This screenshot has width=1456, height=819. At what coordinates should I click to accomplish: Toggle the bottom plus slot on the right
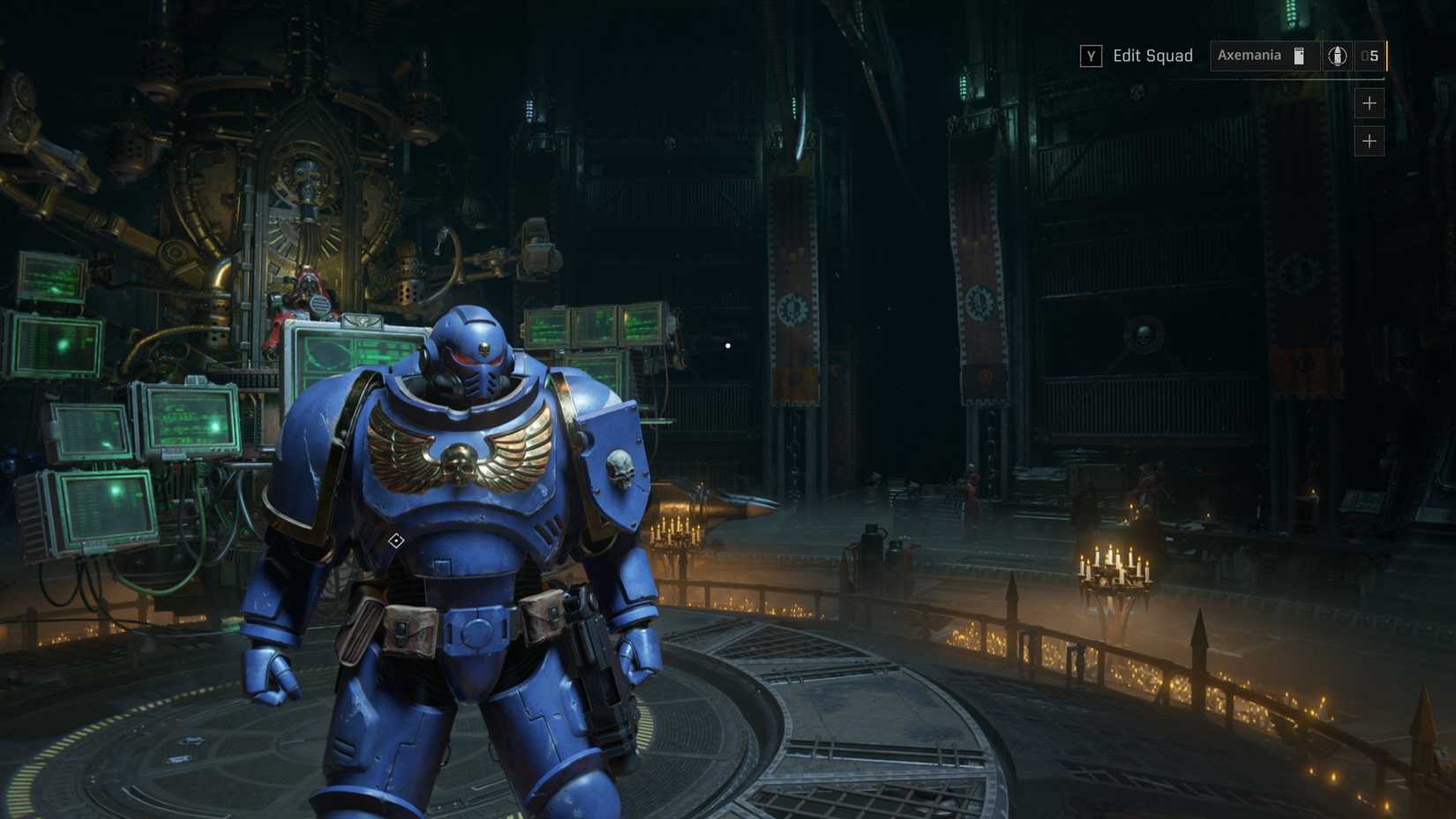[x=1370, y=139]
